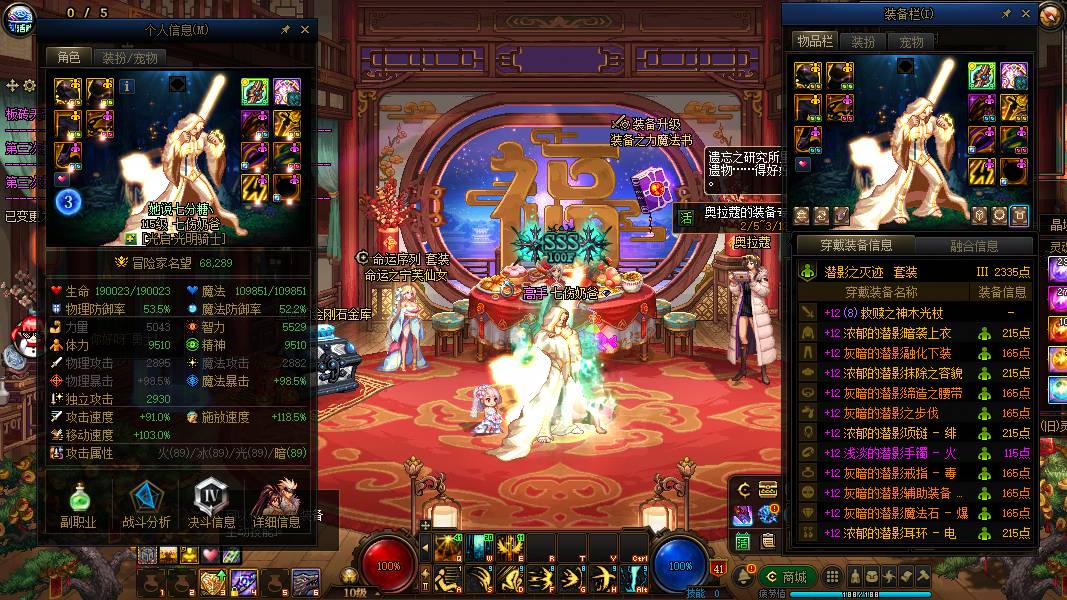Image resolution: width=1067 pixels, height=600 pixels.
Task: Pin the personal info window
Action: tap(285, 30)
